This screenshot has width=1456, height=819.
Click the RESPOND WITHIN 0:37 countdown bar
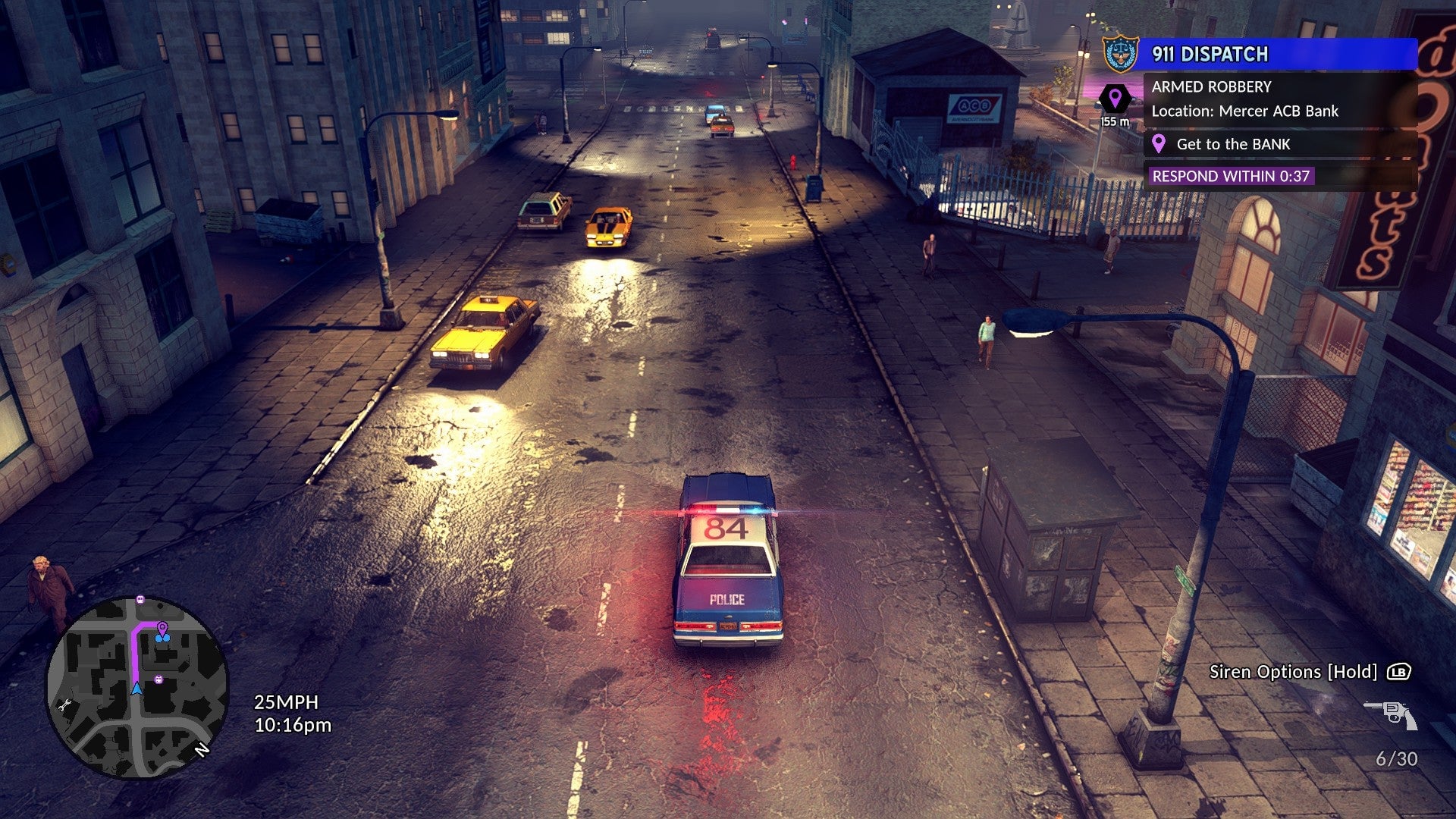[1229, 176]
